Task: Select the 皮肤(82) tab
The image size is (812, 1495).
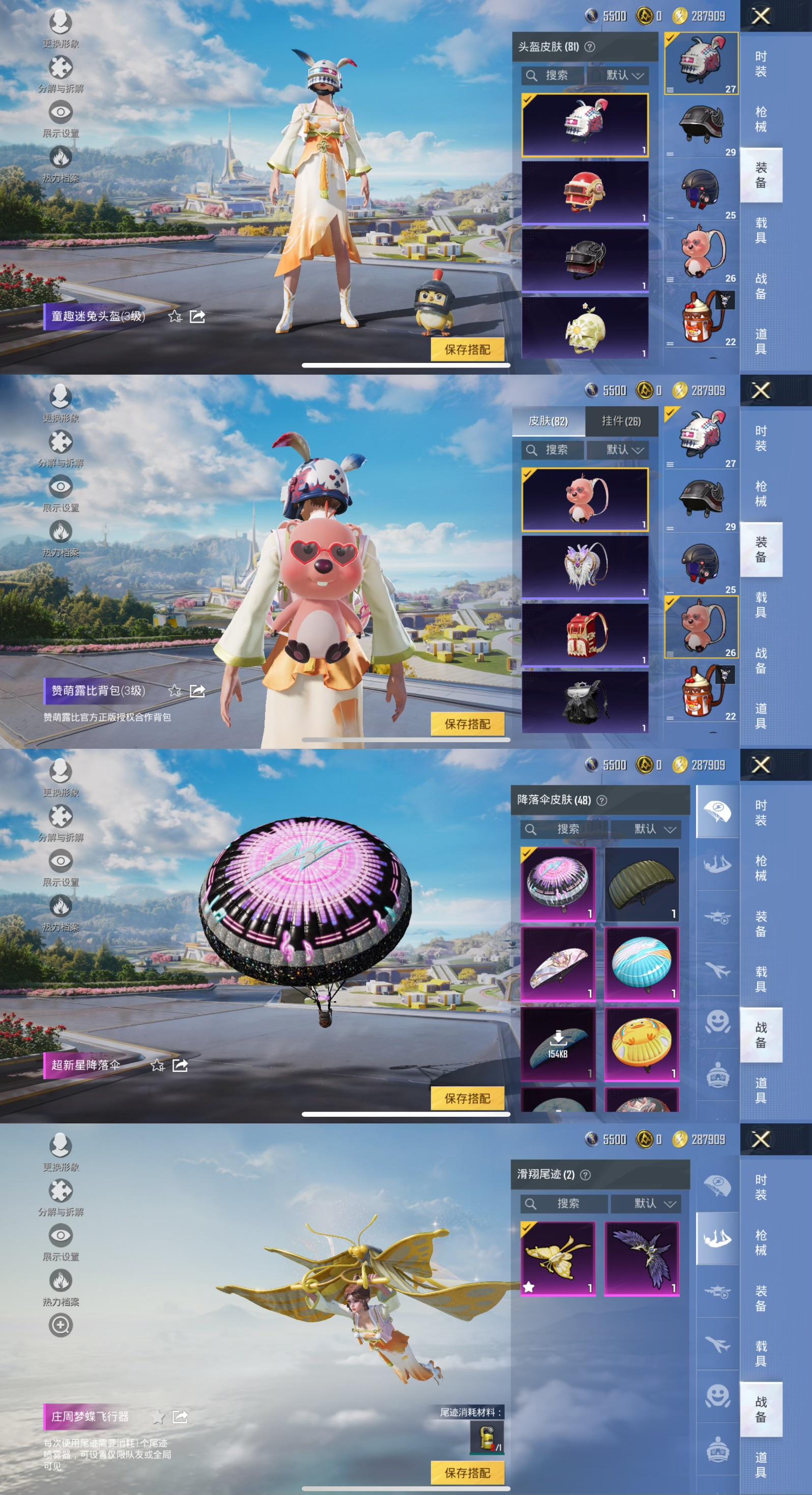Action: [548, 421]
